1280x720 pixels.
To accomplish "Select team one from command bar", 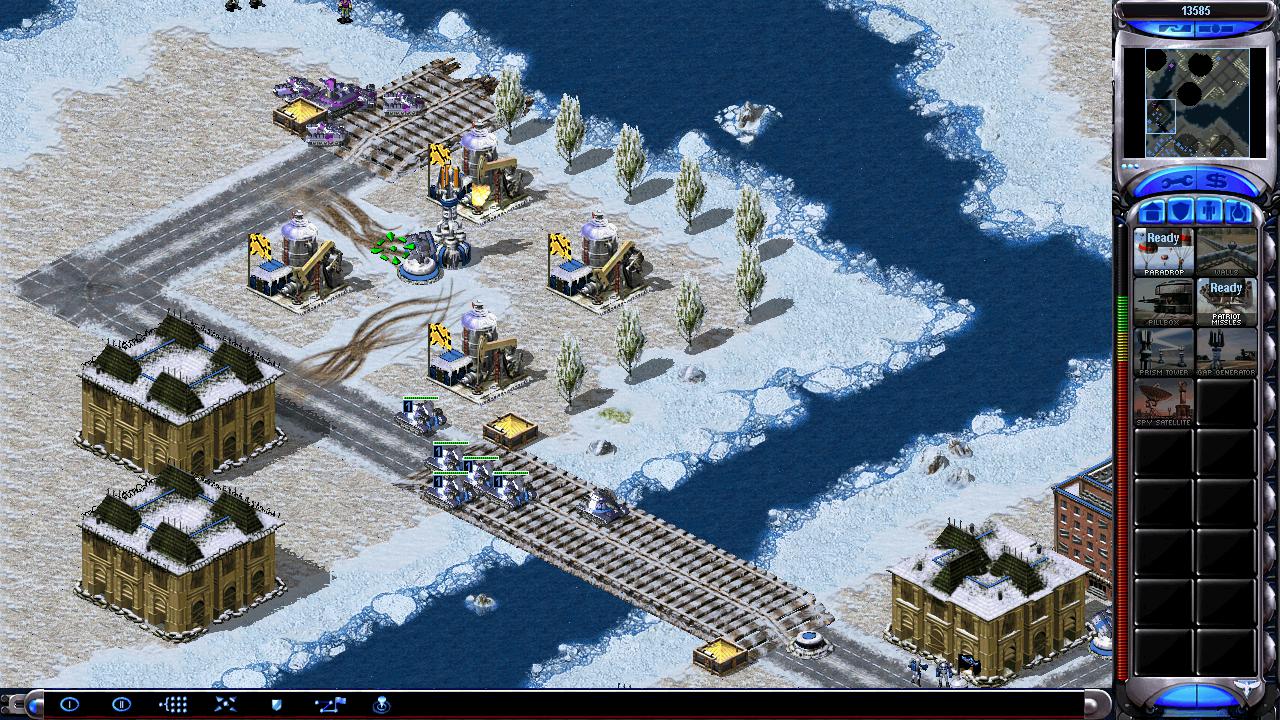I will click(x=69, y=704).
